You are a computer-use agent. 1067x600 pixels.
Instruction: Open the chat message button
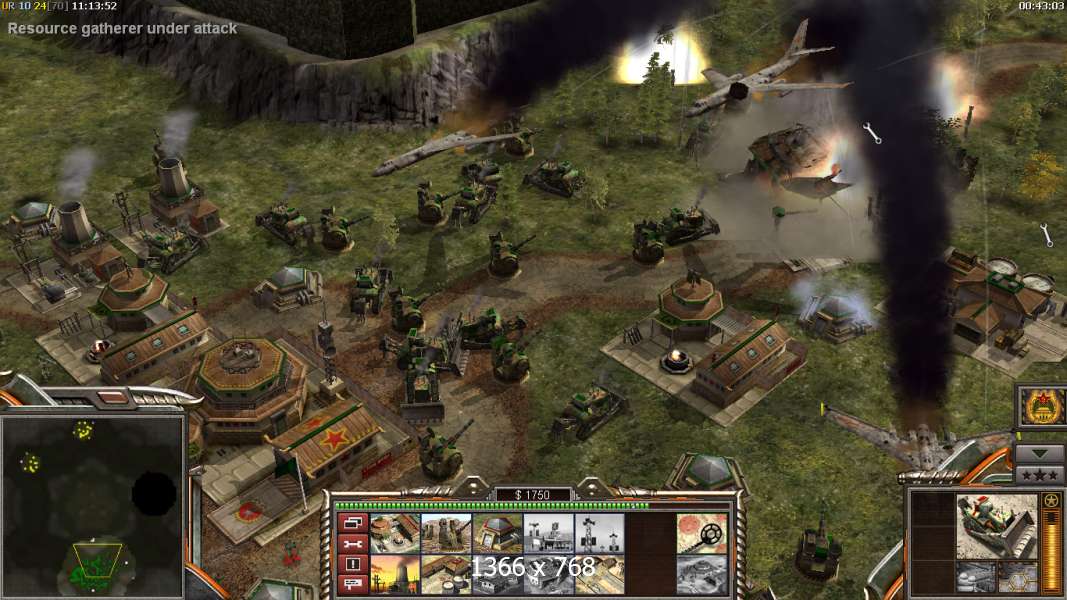pos(351,584)
